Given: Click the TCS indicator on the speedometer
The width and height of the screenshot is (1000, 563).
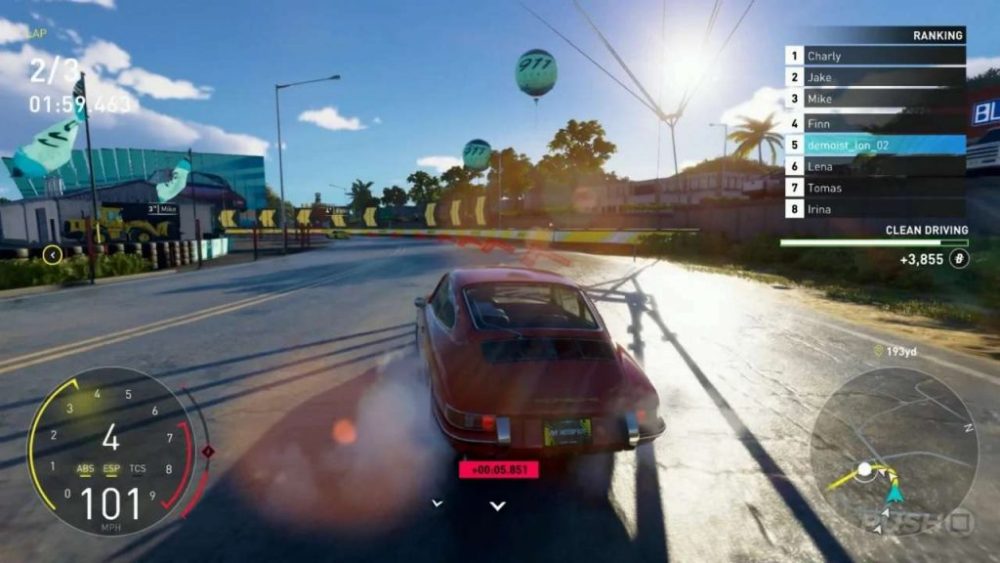Looking at the screenshot, I should tap(137, 468).
